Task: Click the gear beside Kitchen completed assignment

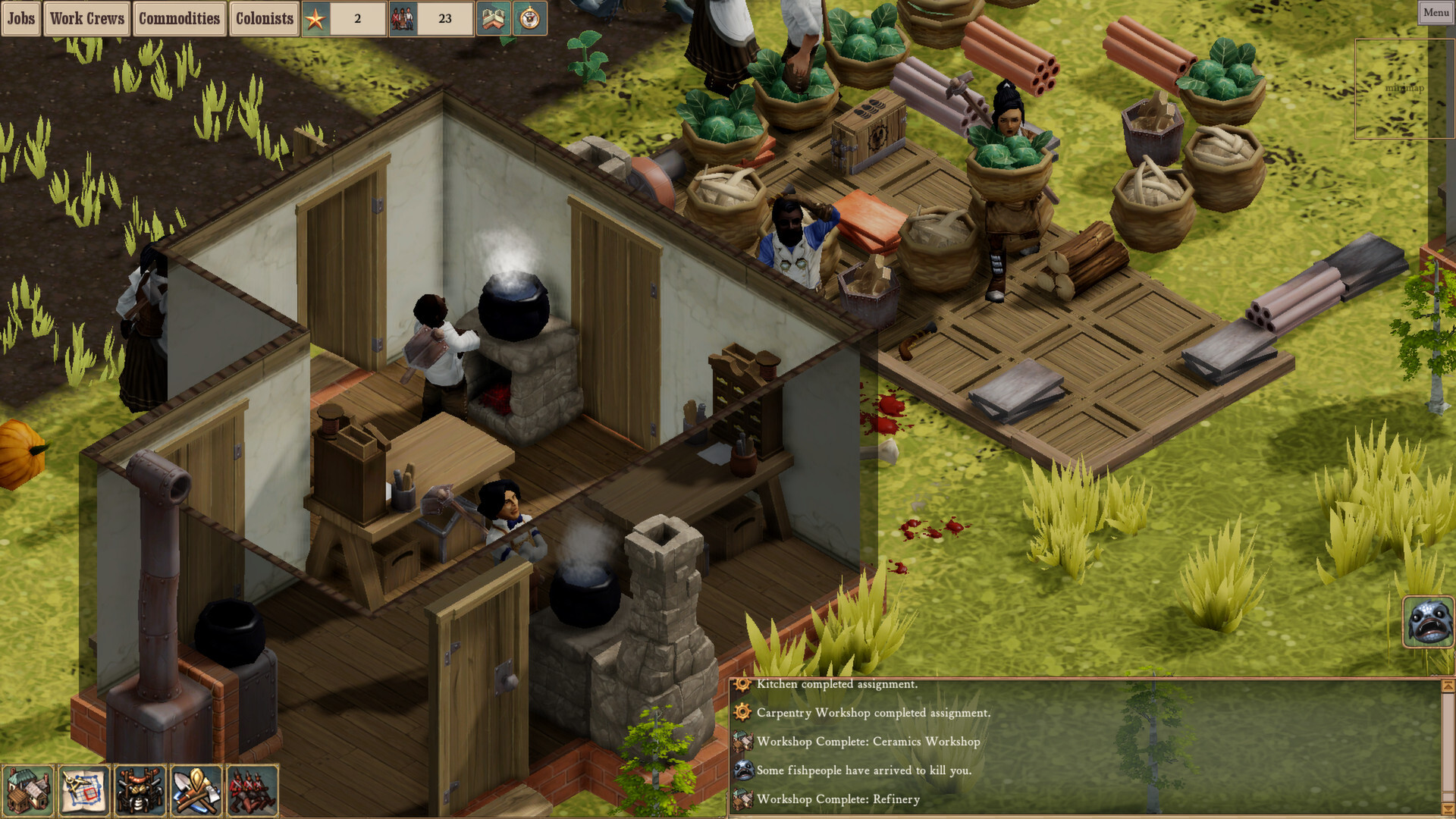Action: click(x=740, y=684)
